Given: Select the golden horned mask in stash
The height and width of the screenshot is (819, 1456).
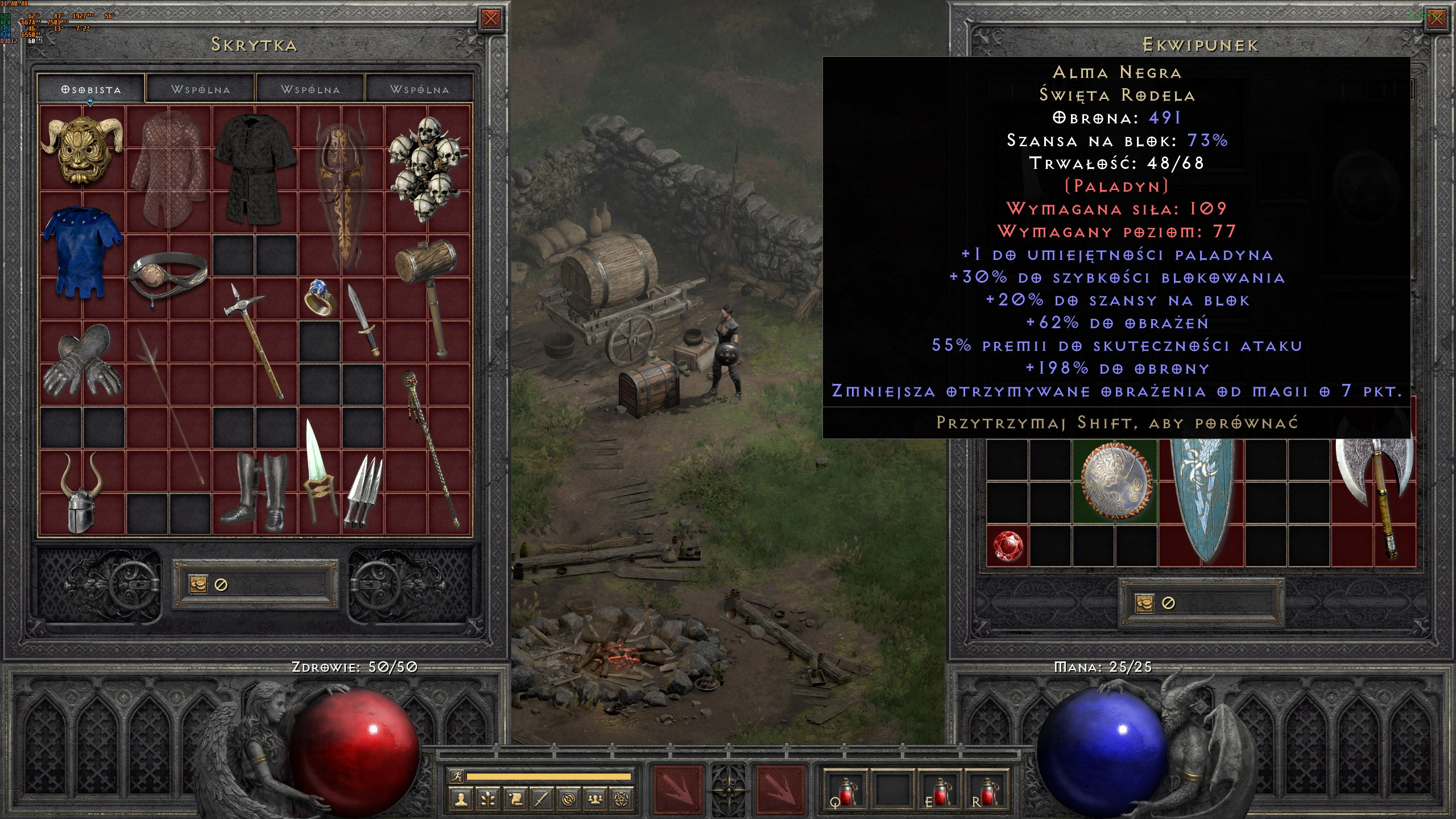Looking at the screenshot, I should click(x=83, y=149).
